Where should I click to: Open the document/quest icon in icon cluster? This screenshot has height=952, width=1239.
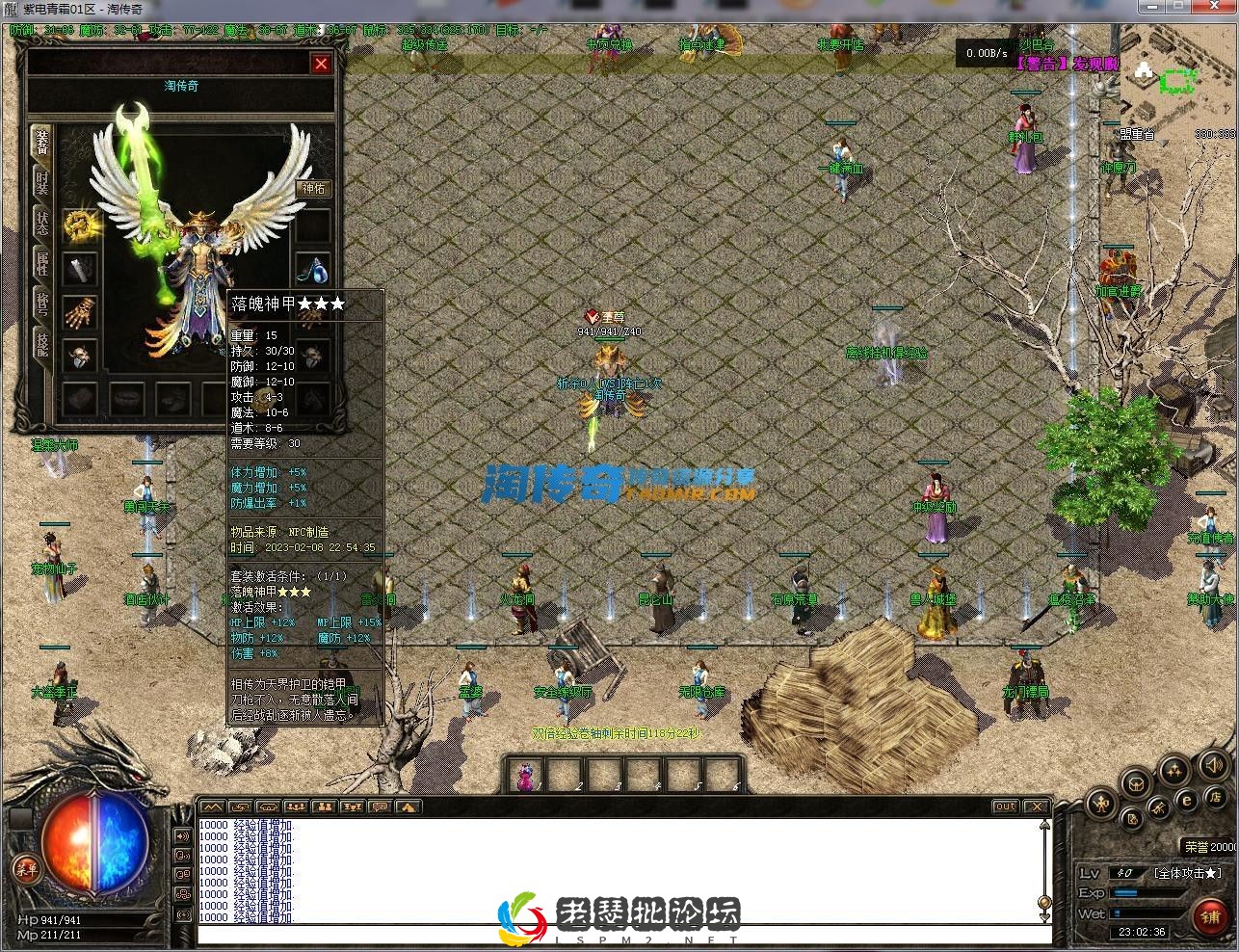[x=1133, y=820]
